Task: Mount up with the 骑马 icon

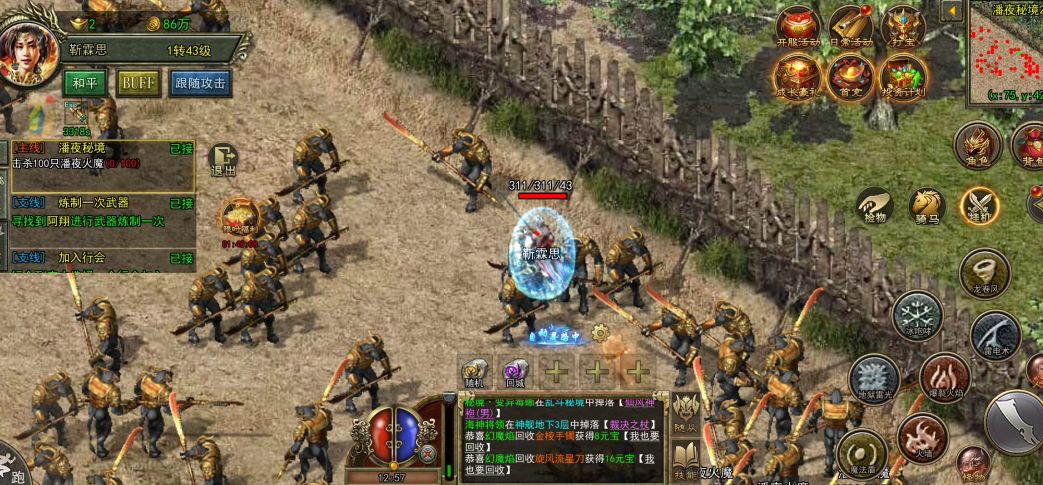Action: [x=927, y=206]
